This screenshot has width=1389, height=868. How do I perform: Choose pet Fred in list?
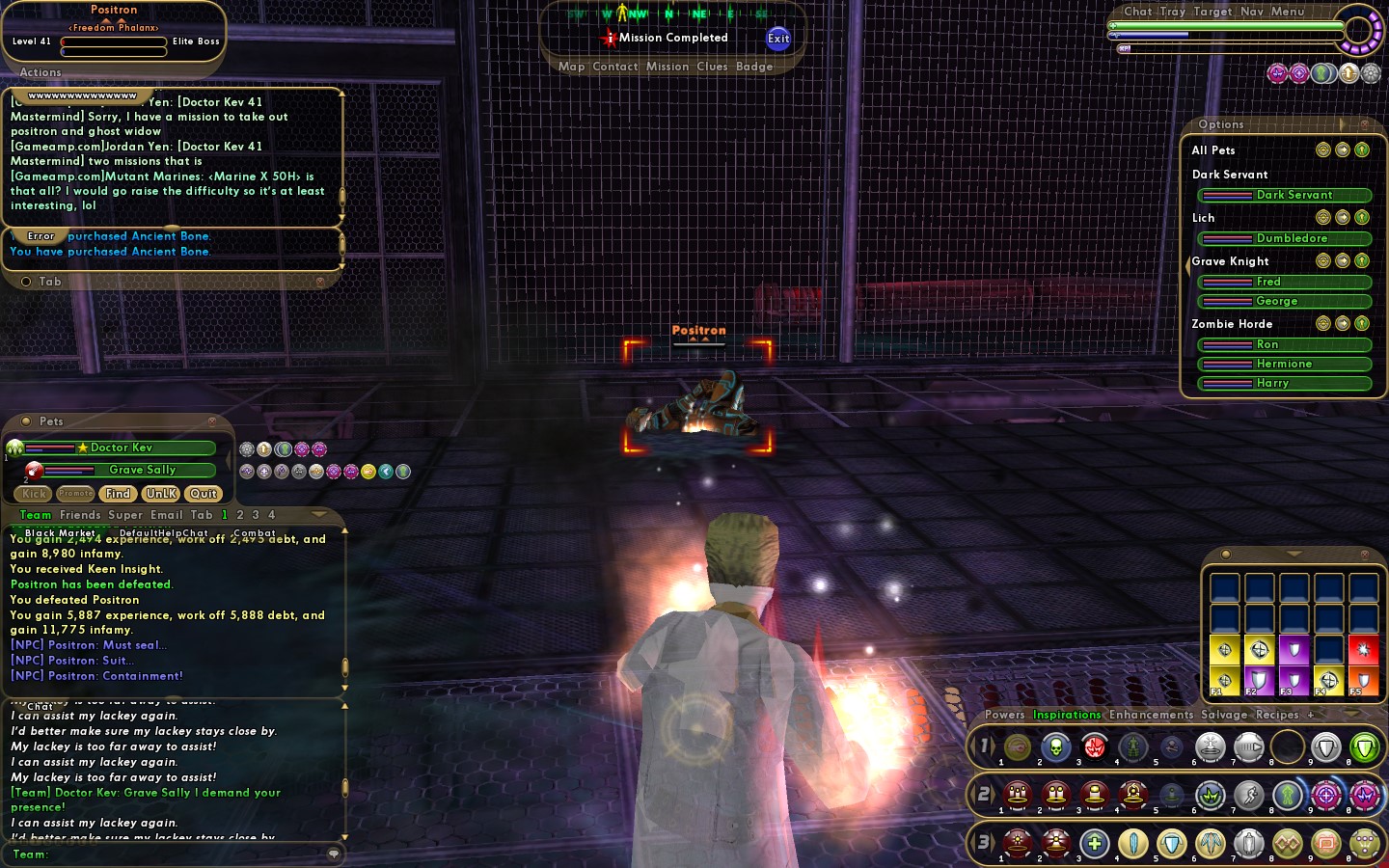[x=1284, y=282]
